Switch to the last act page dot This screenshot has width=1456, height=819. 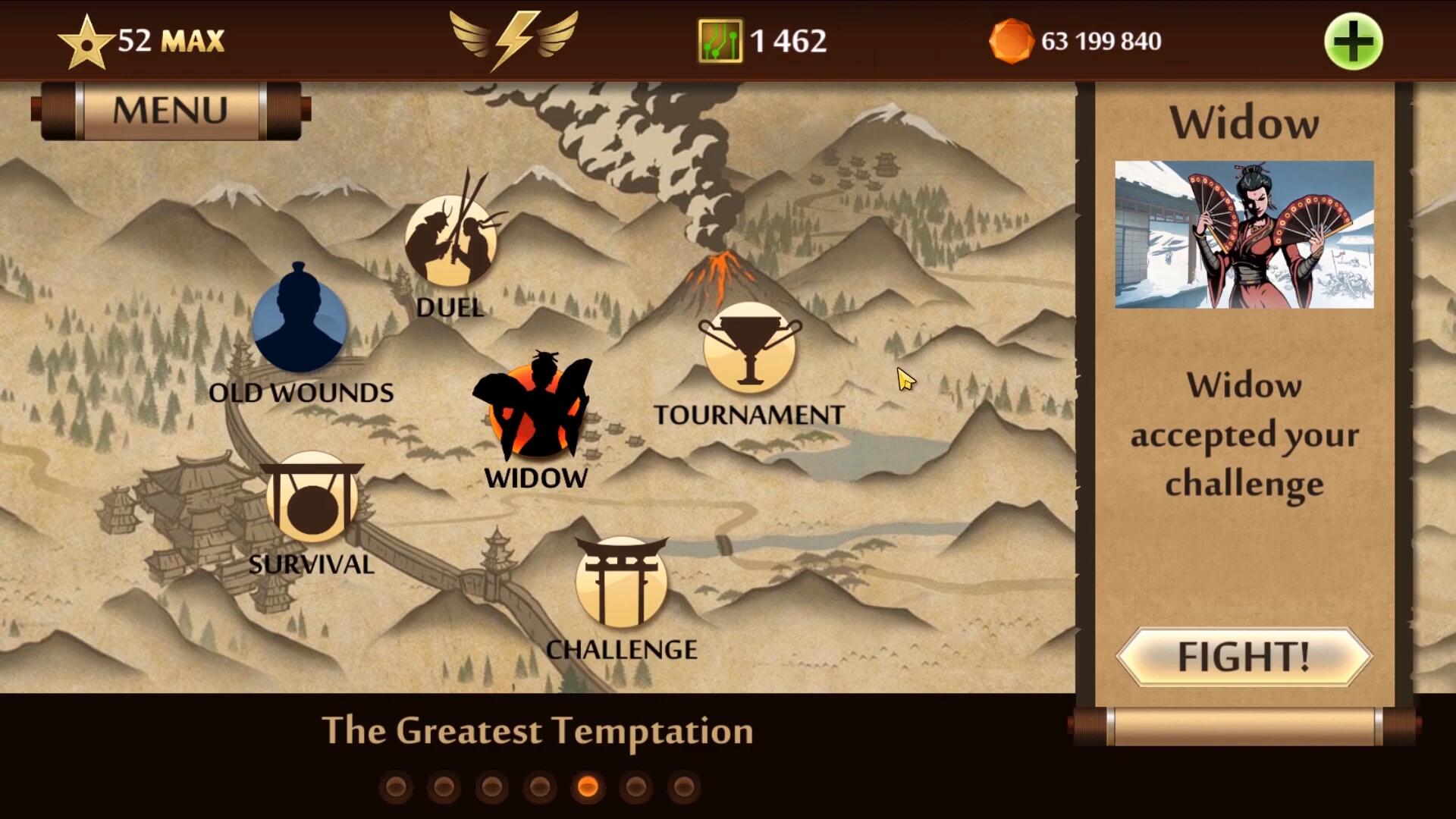tap(684, 787)
